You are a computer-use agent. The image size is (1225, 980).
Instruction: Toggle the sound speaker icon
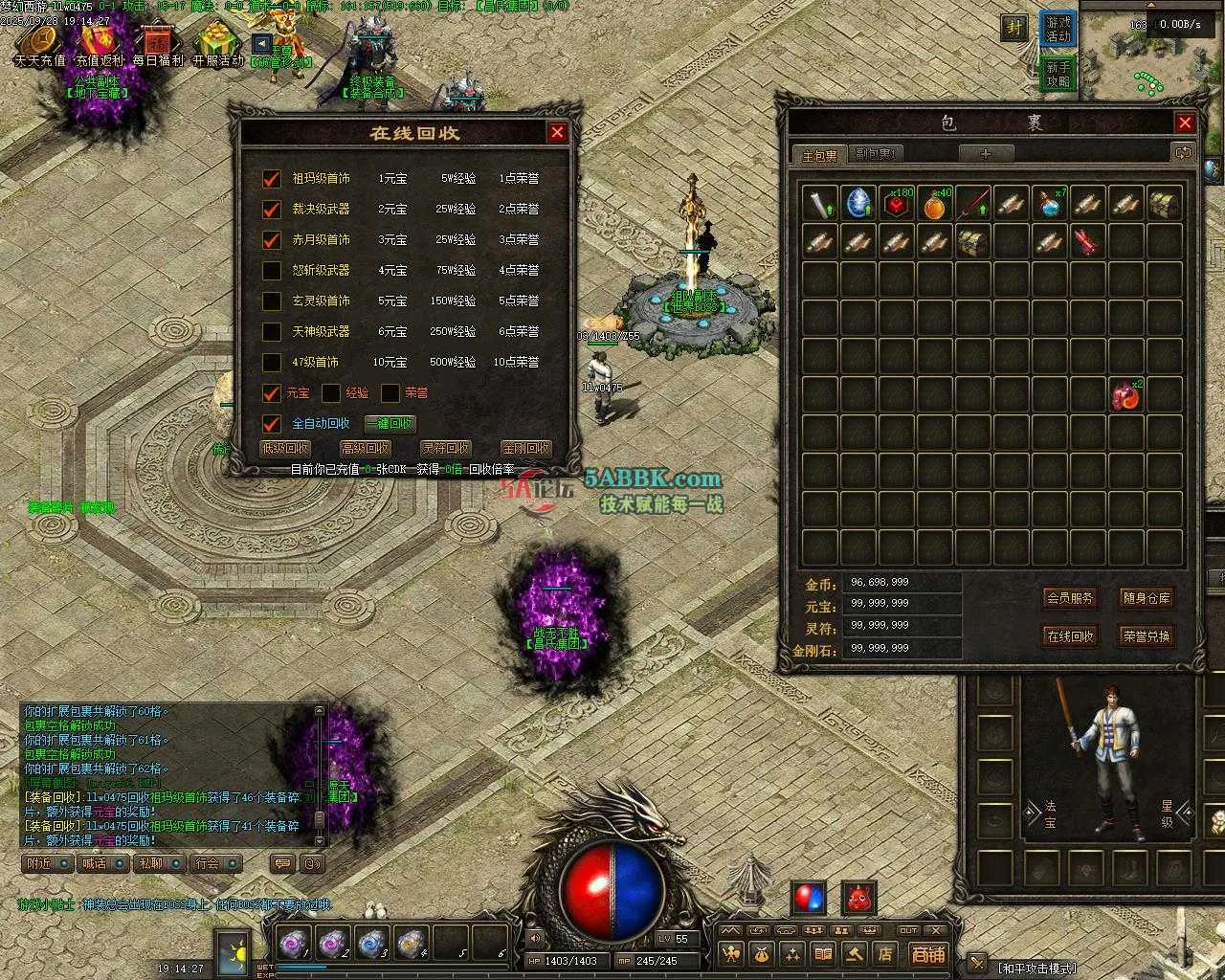pyautogui.click(x=535, y=938)
